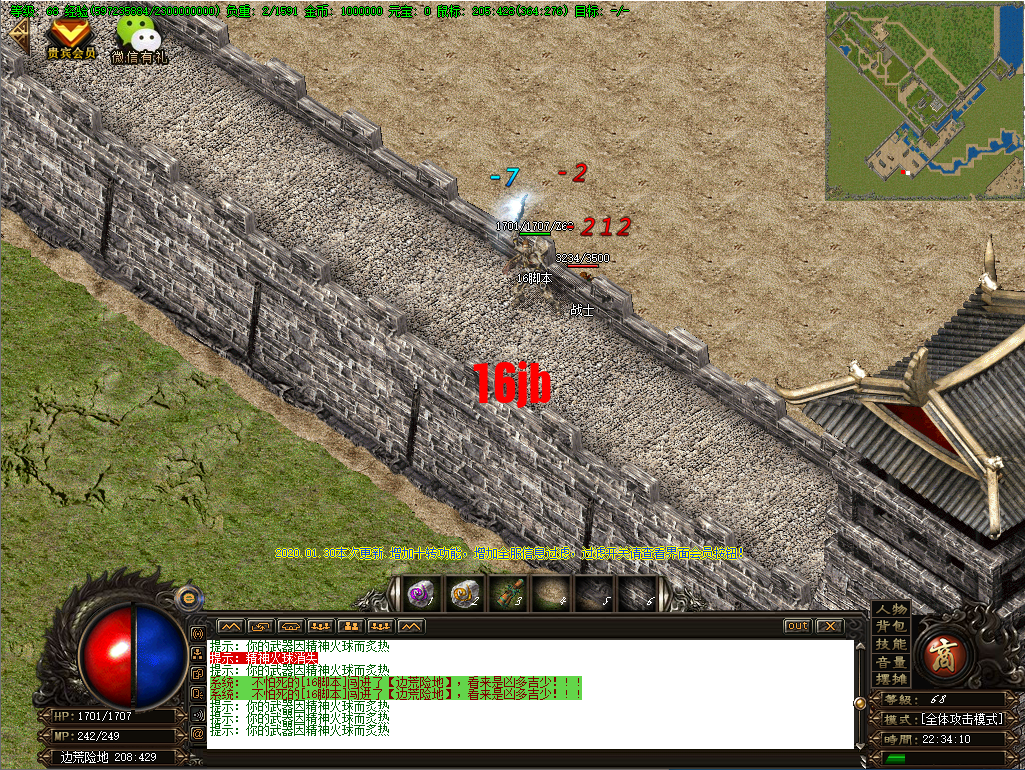
Task: Collapse the top-left arrow panel toggle
Action: coord(17,37)
